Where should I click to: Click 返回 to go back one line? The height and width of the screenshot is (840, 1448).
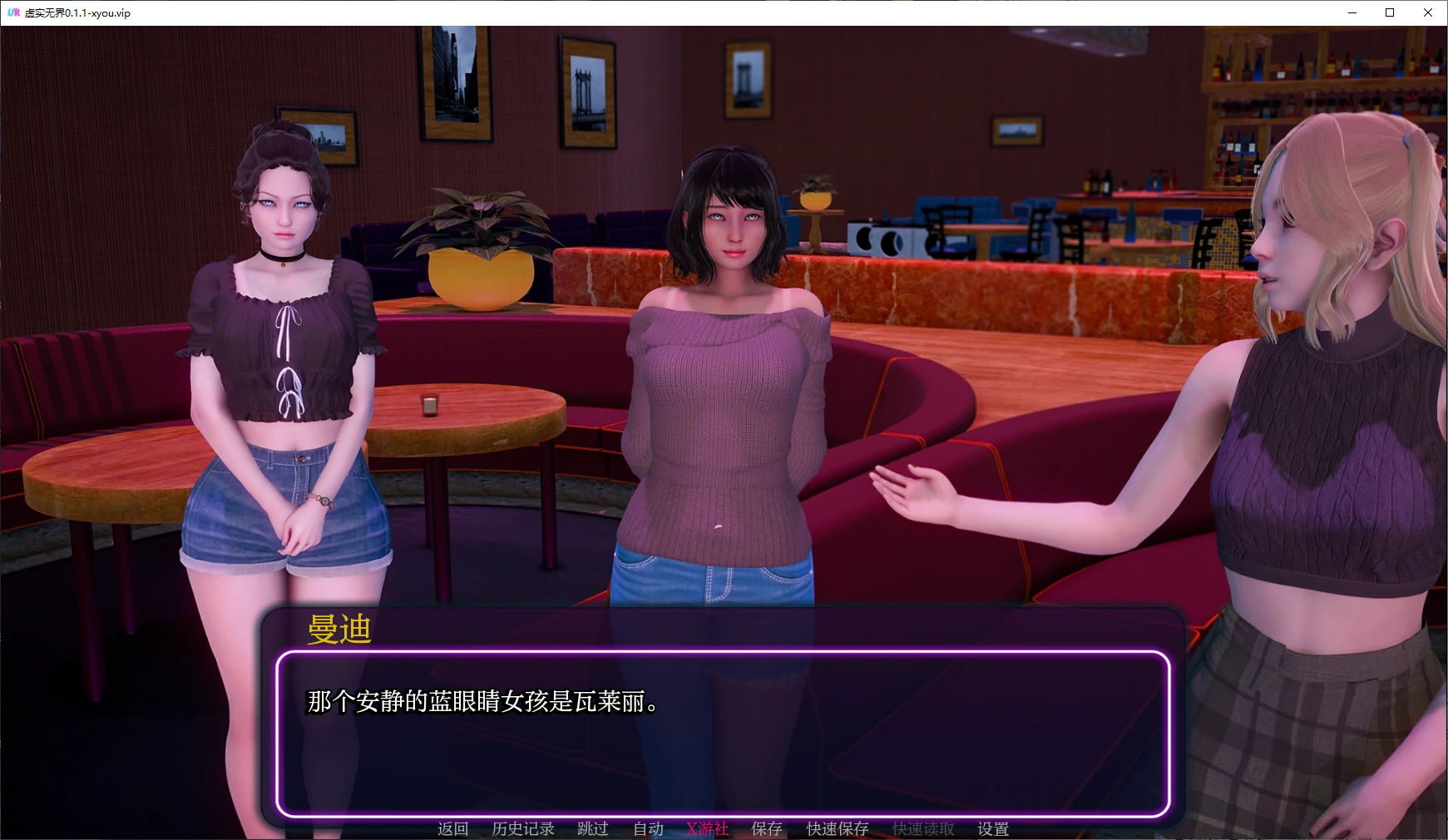tap(453, 828)
